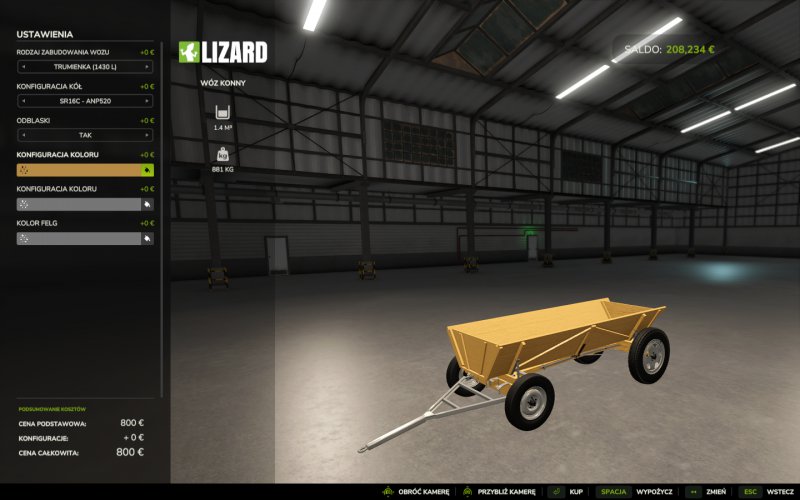Select next Rodzaj zabudowy wozu option
800x500 pixels.
[148, 67]
